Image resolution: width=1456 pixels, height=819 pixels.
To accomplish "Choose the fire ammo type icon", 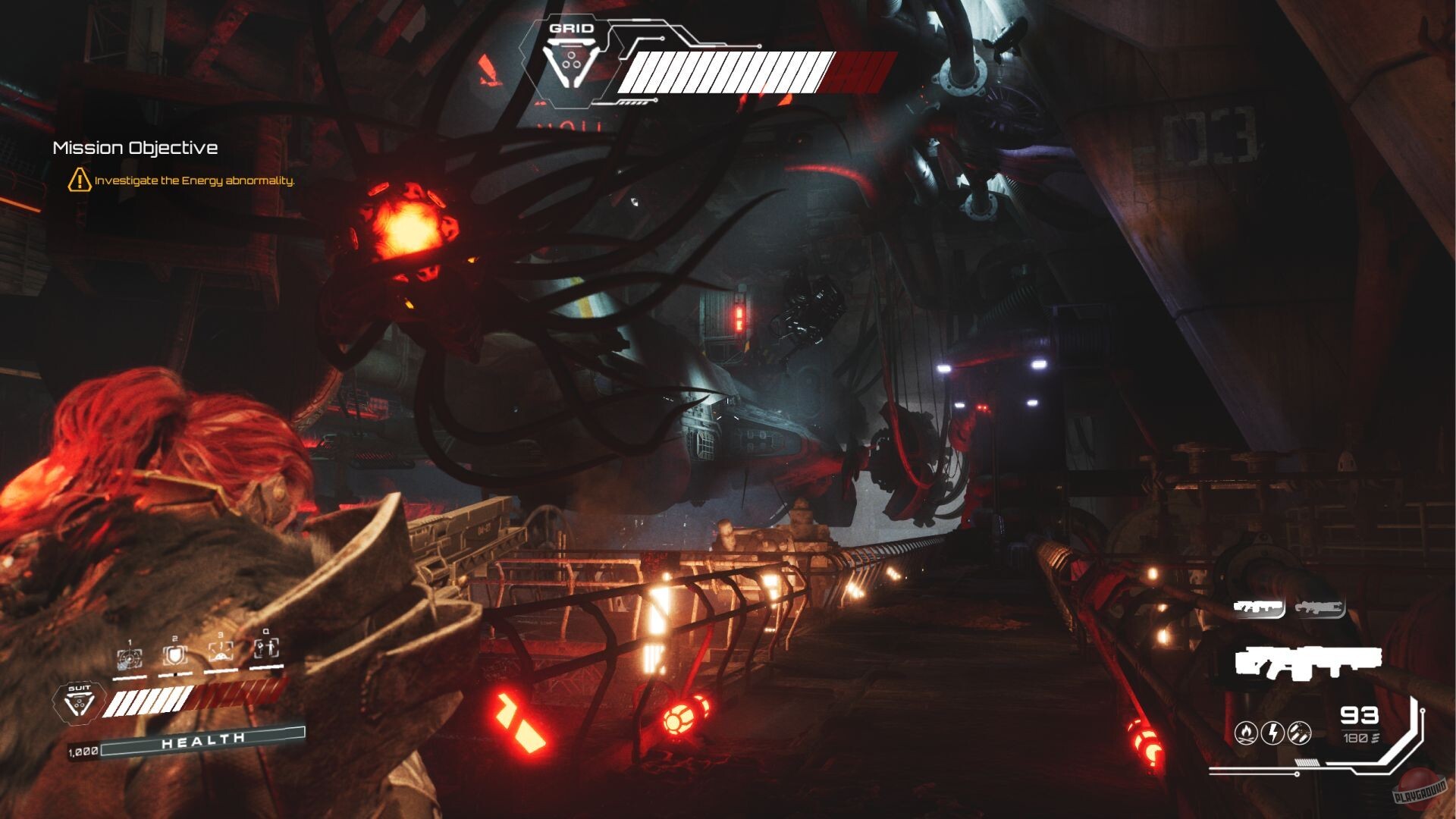I will 1246,733.
